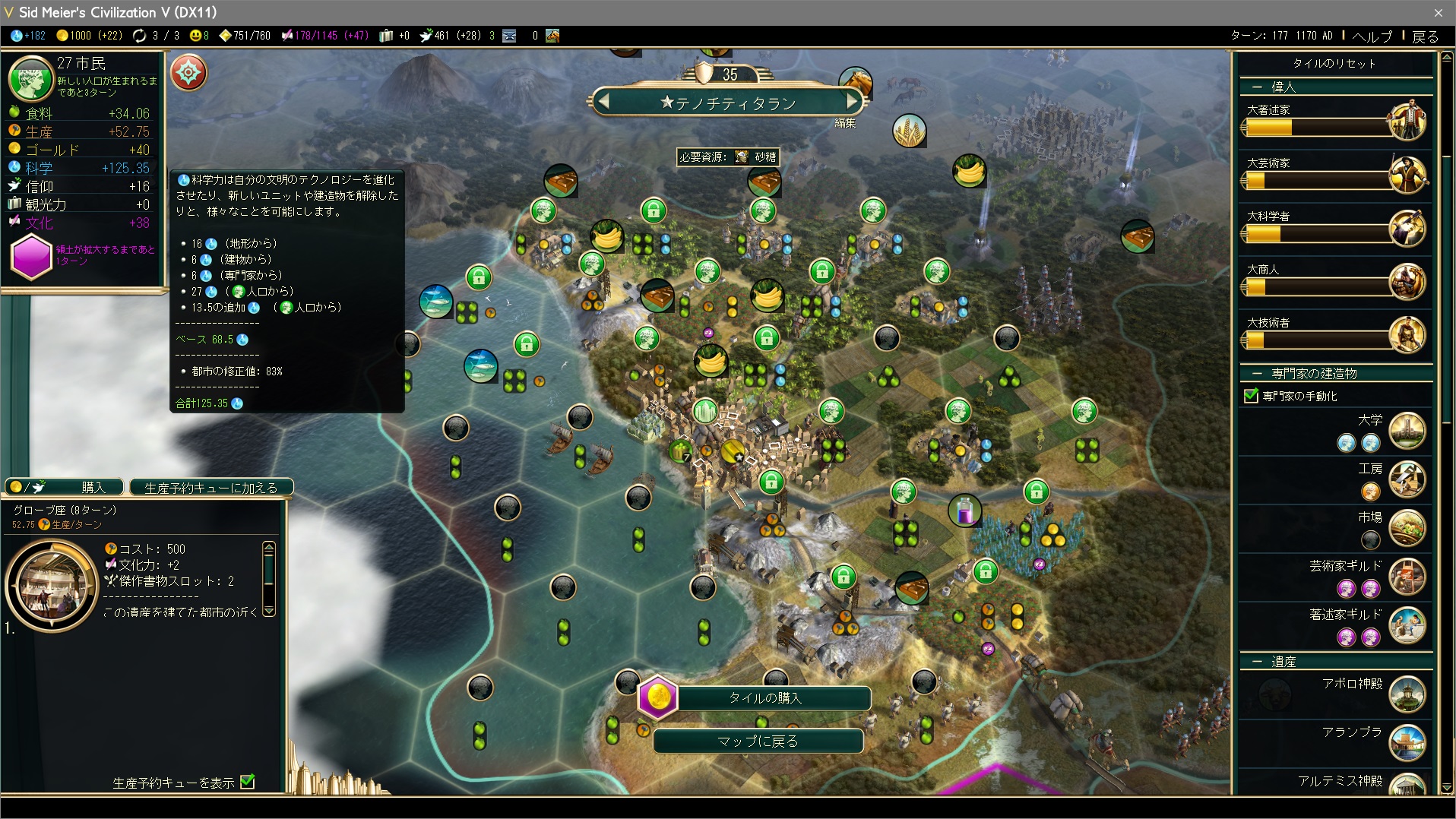Go to previous city arrow
This screenshot has height=819, width=1456.
click(603, 101)
